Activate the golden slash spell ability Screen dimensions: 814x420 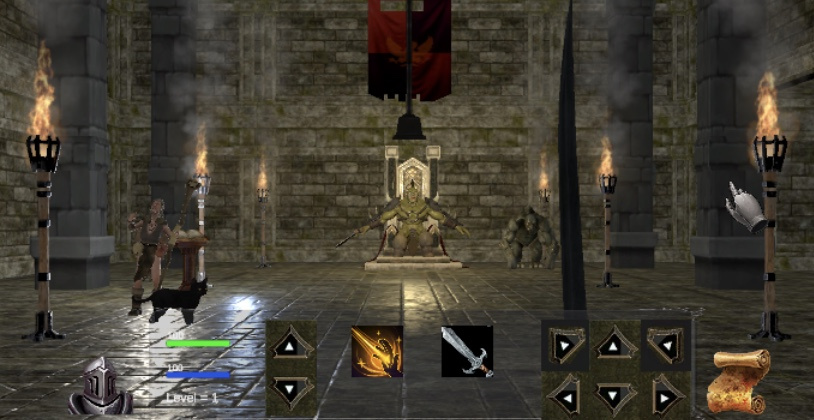click(377, 351)
